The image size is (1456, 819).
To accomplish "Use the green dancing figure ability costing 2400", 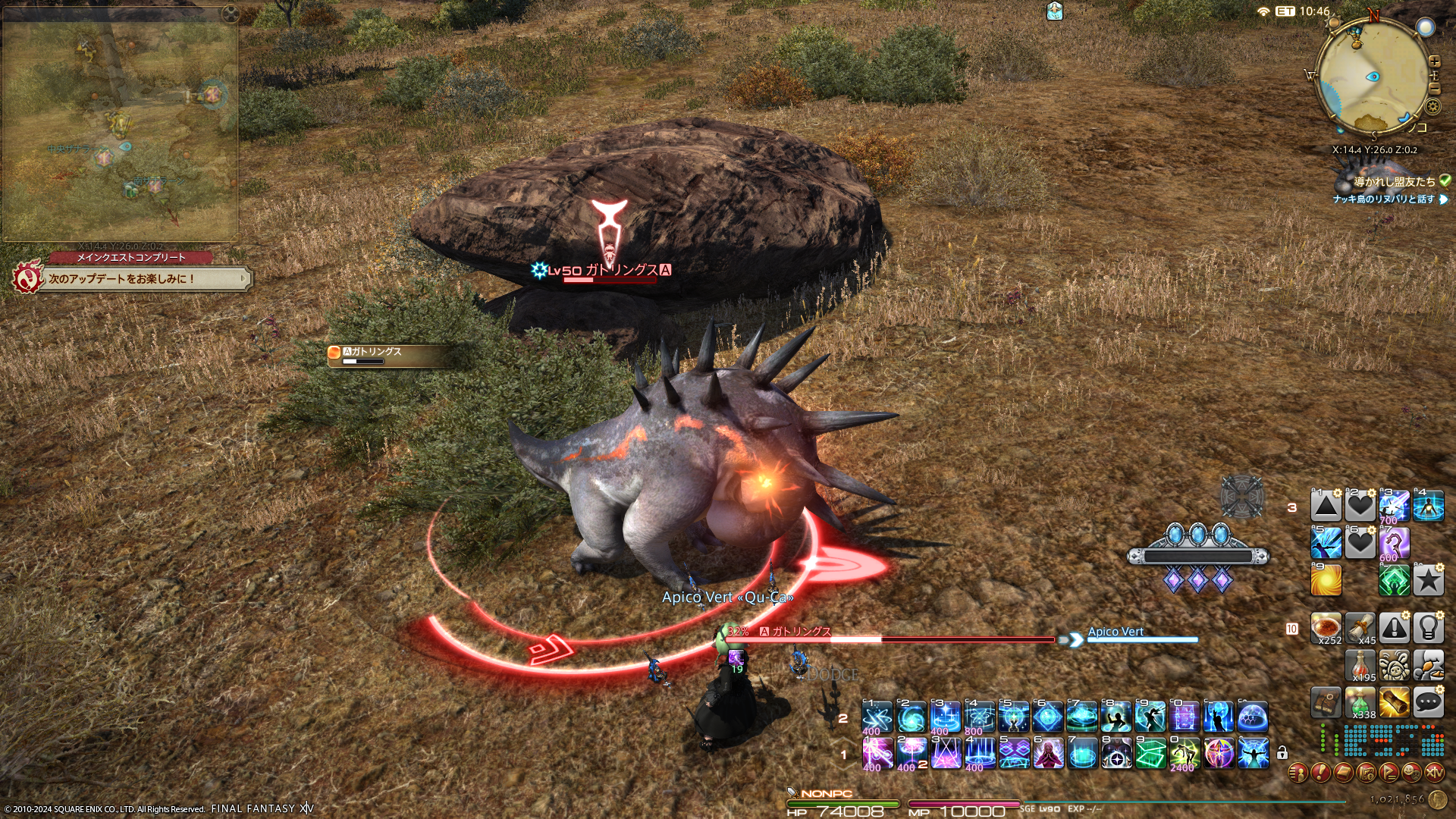I will (x=1184, y=754).
